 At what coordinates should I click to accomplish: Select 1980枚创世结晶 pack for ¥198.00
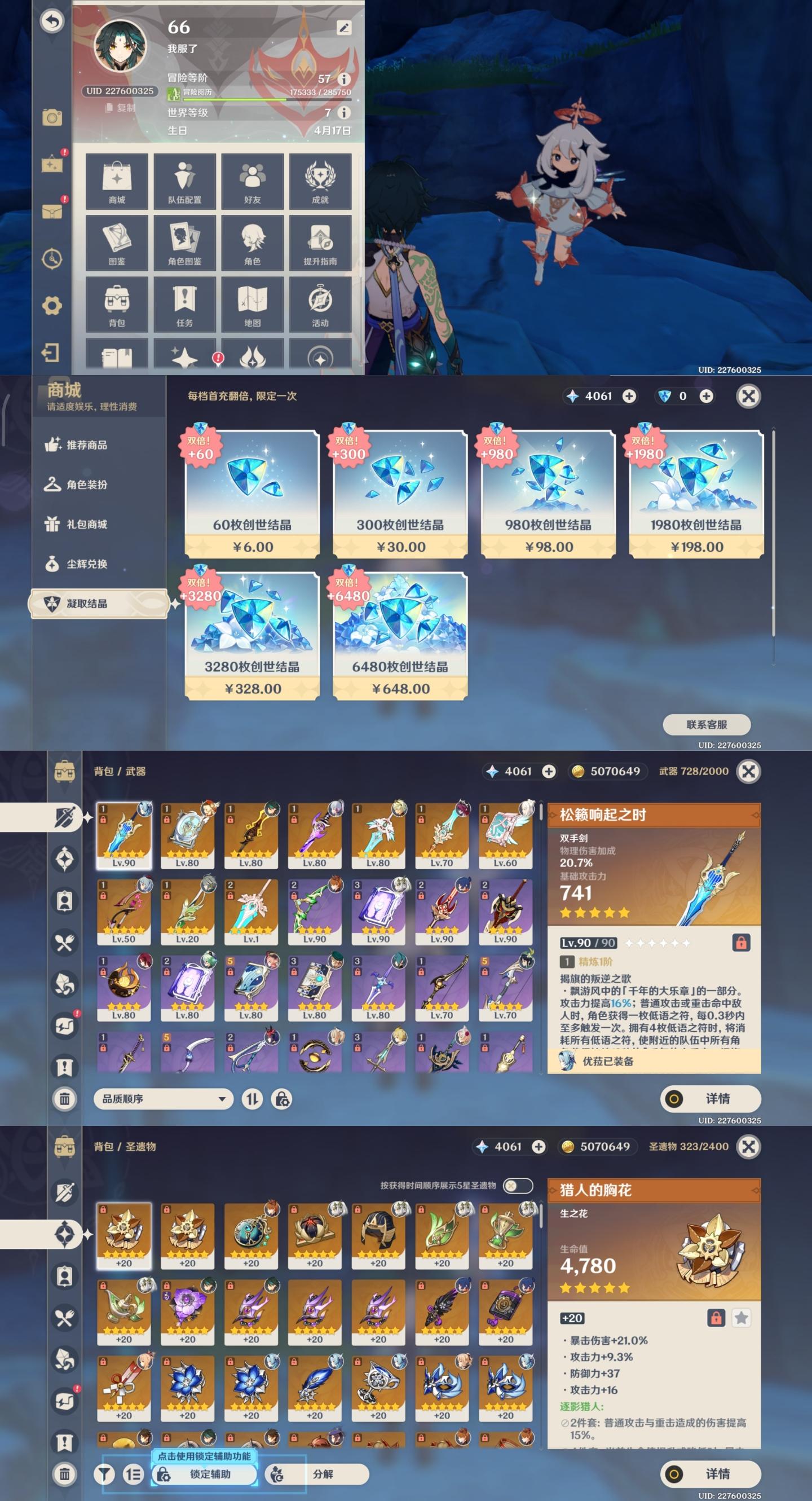click(x=695, y=494)
